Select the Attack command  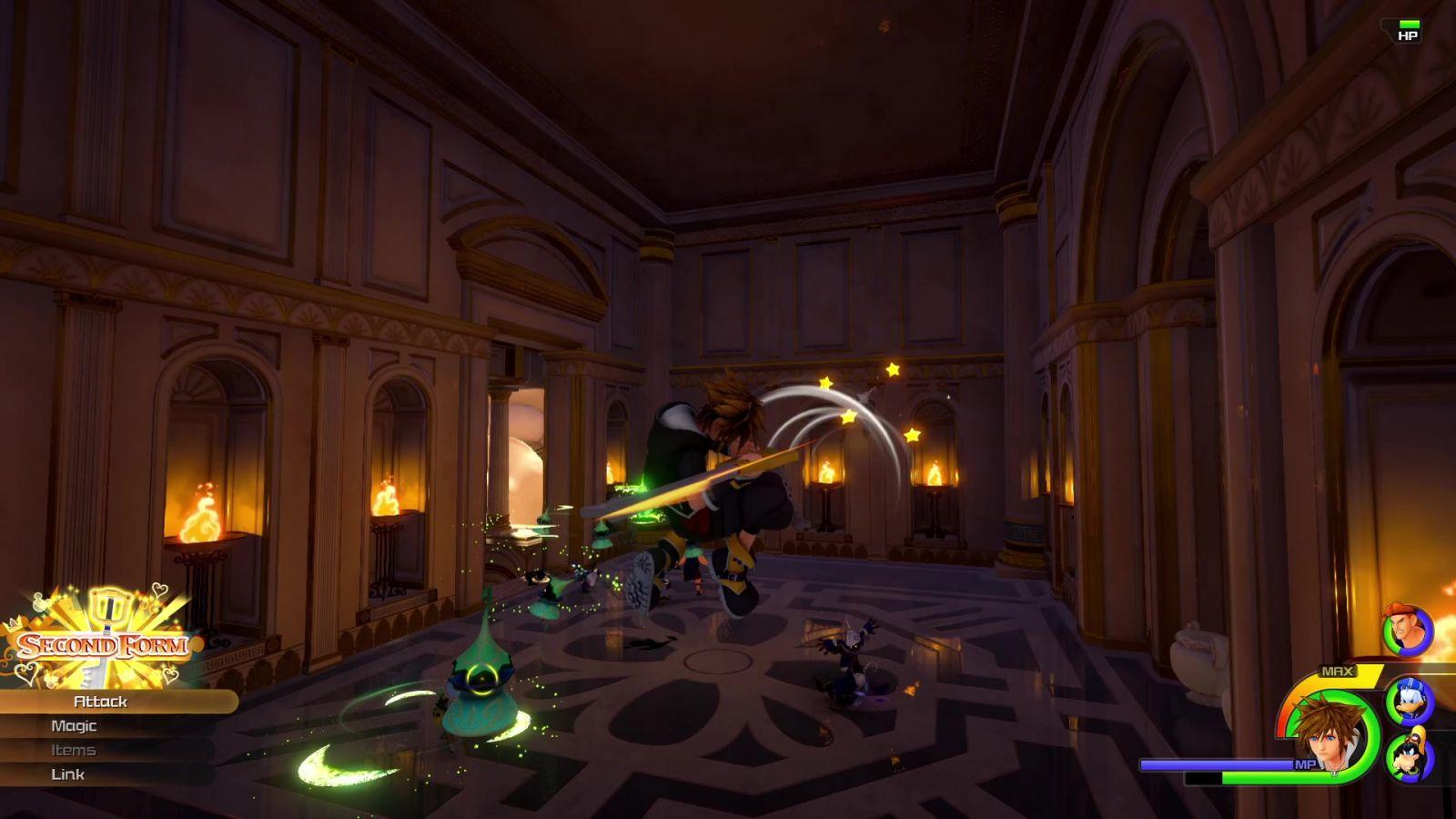click(101, 702)
